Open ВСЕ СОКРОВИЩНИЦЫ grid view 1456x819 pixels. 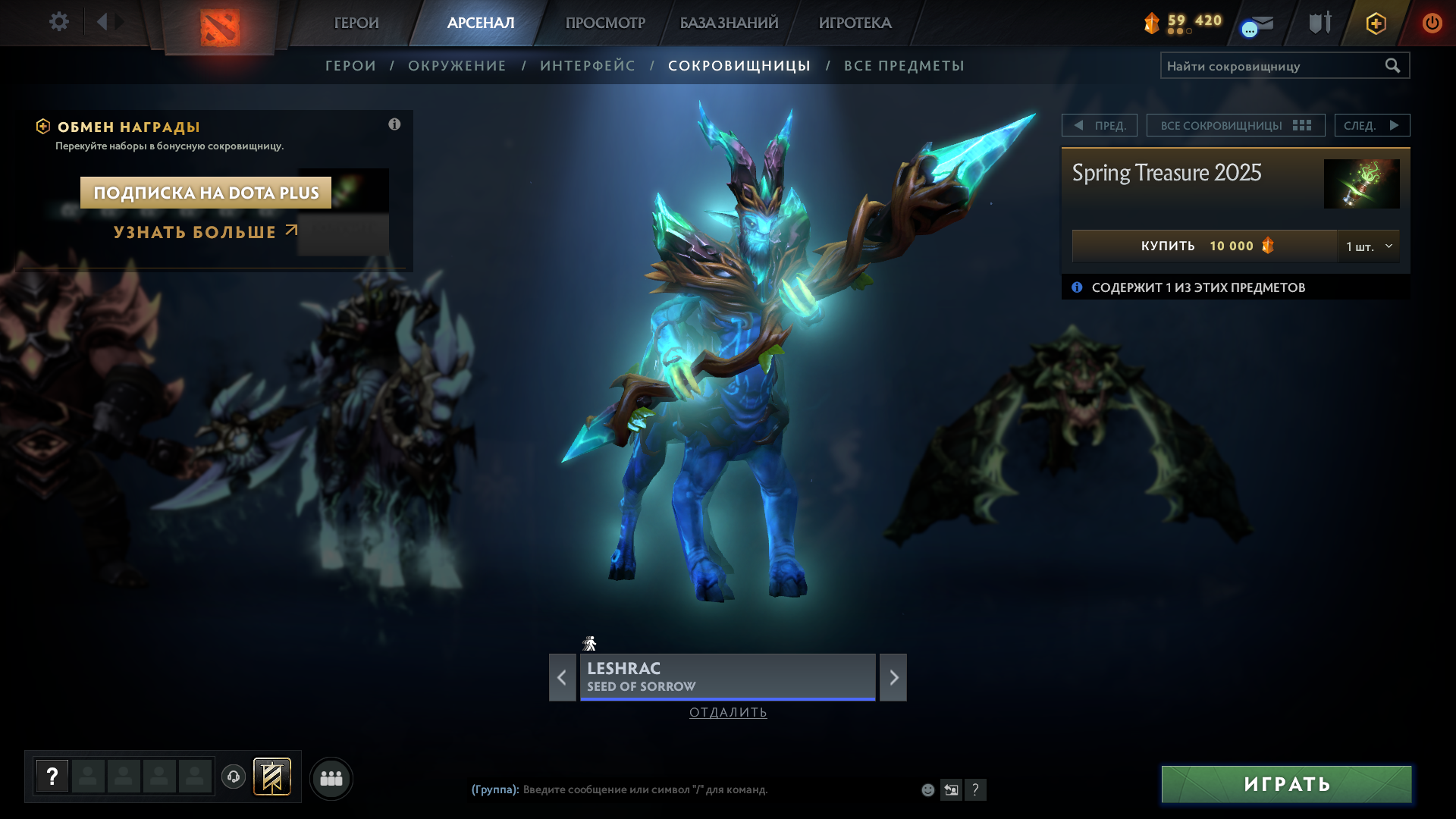pyautogui.click(x=1235, y=125)
